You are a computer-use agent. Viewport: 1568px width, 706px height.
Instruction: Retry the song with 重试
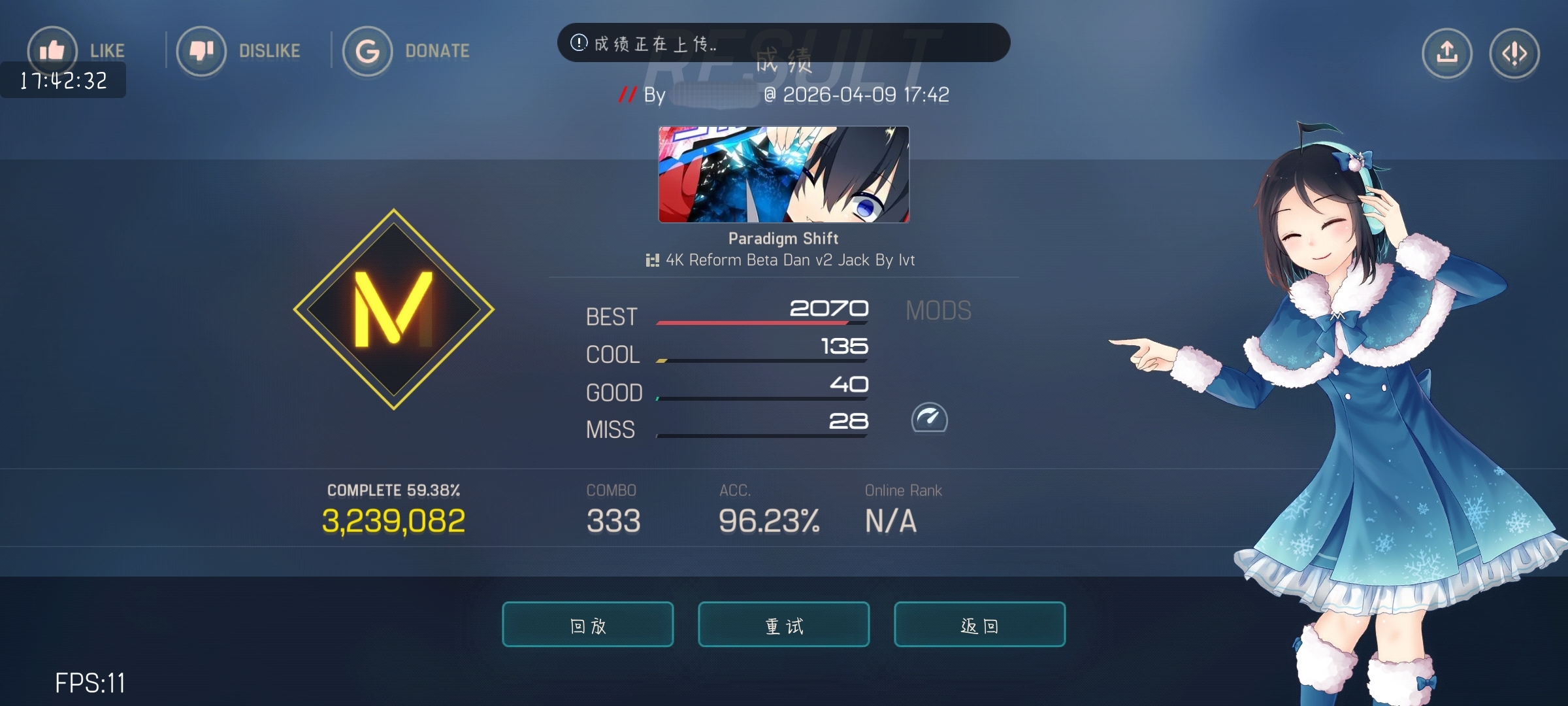click(783, 624)
